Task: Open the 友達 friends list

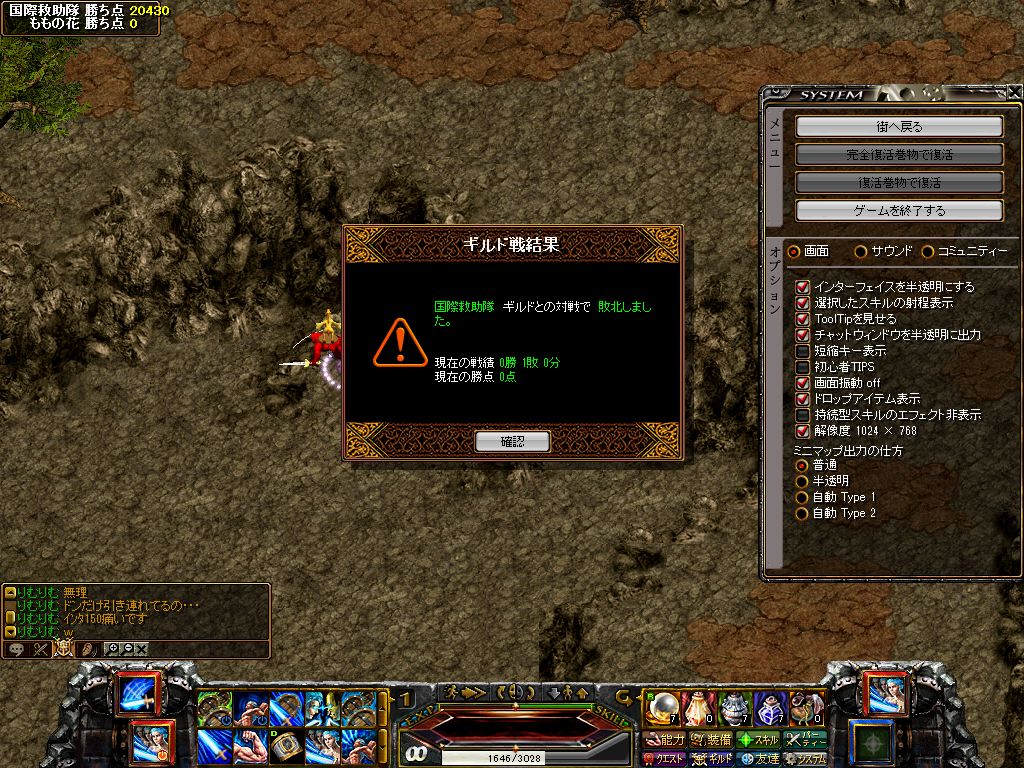Action: pyautogui.click(x=760, y=759)
